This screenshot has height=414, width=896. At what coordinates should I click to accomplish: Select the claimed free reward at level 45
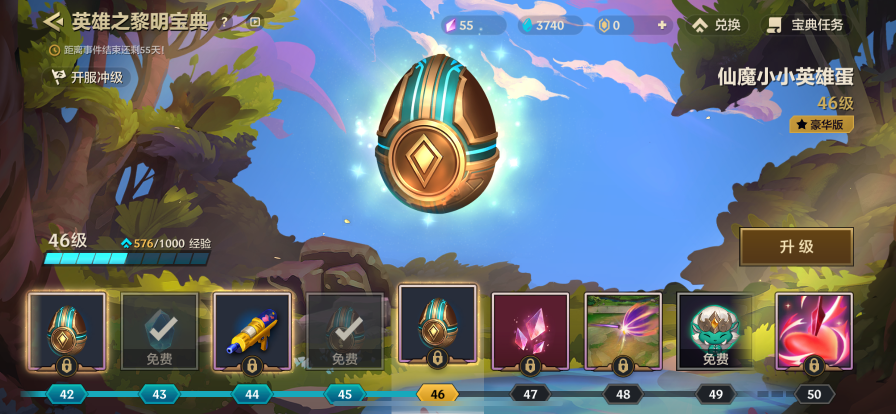click(345, 331)
